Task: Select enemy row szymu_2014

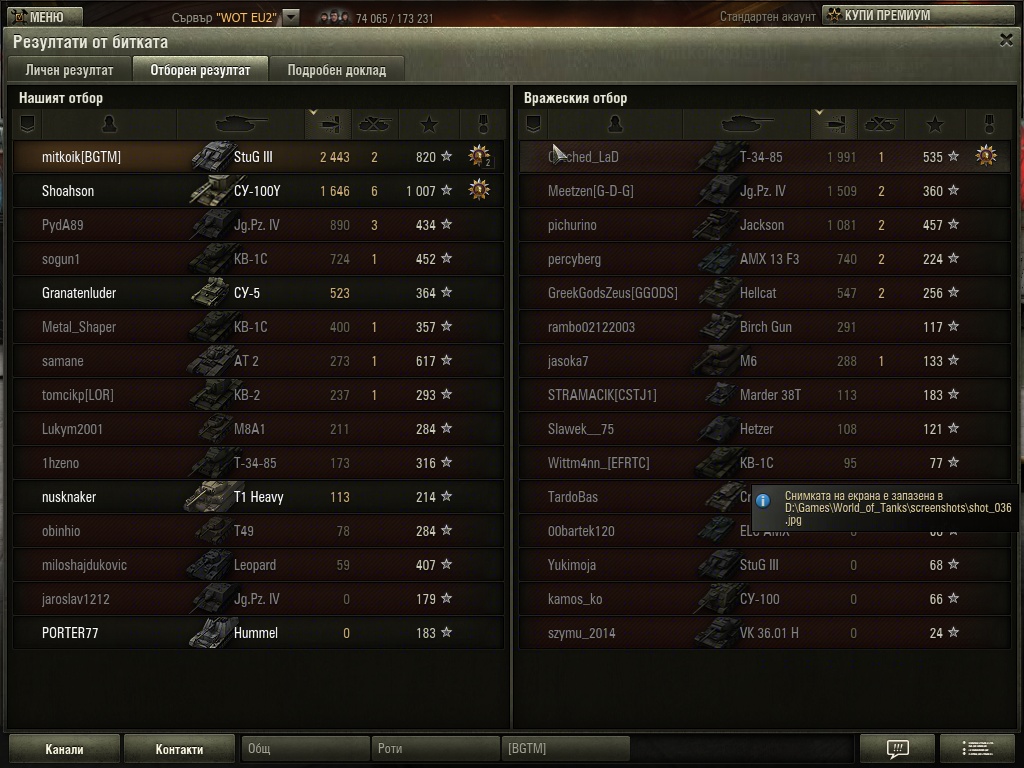Action: tap(764, 633)
